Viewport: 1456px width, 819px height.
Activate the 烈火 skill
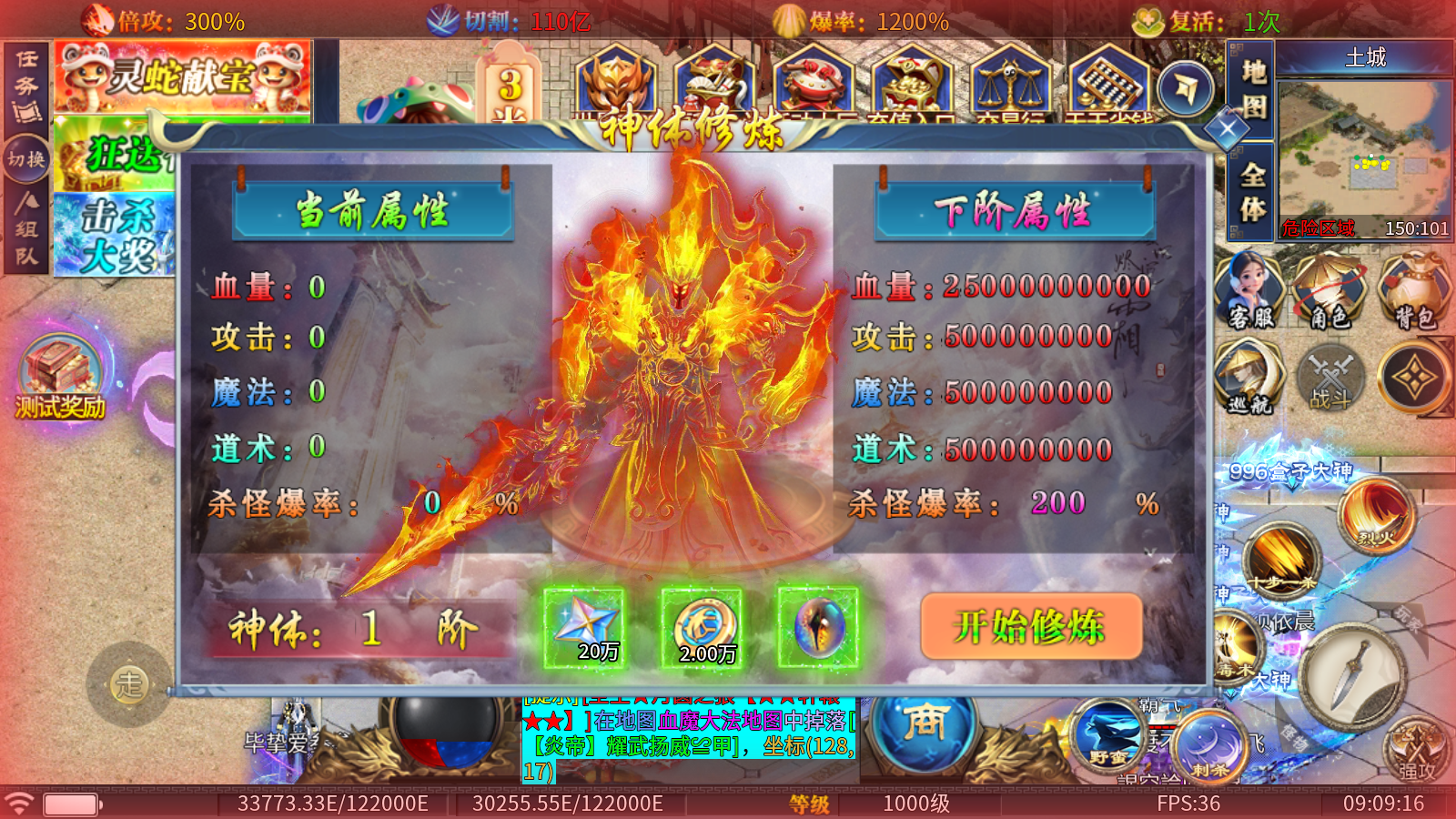point(1377,515)
